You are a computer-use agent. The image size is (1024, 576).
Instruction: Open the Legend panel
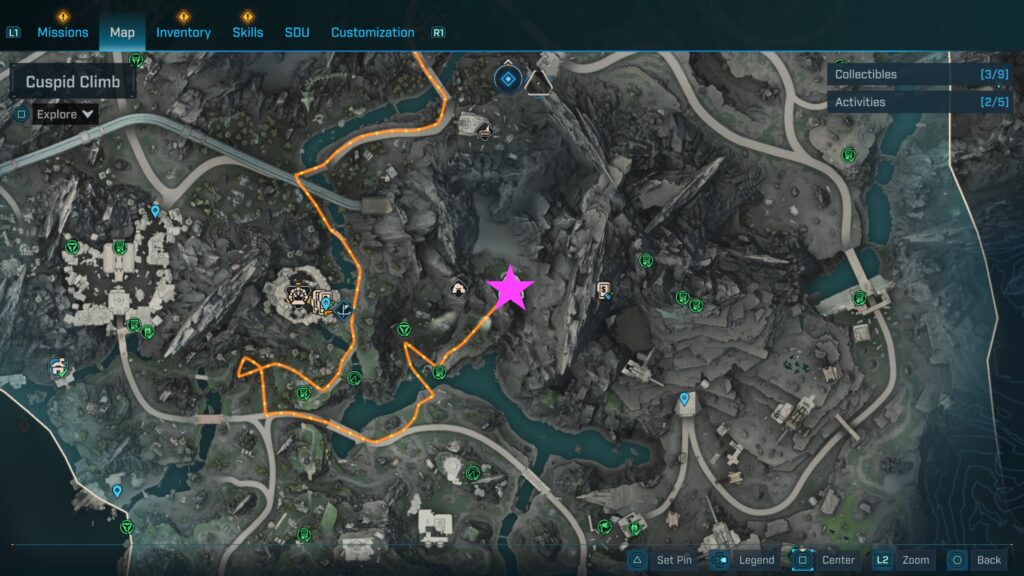tap(745, 560)
